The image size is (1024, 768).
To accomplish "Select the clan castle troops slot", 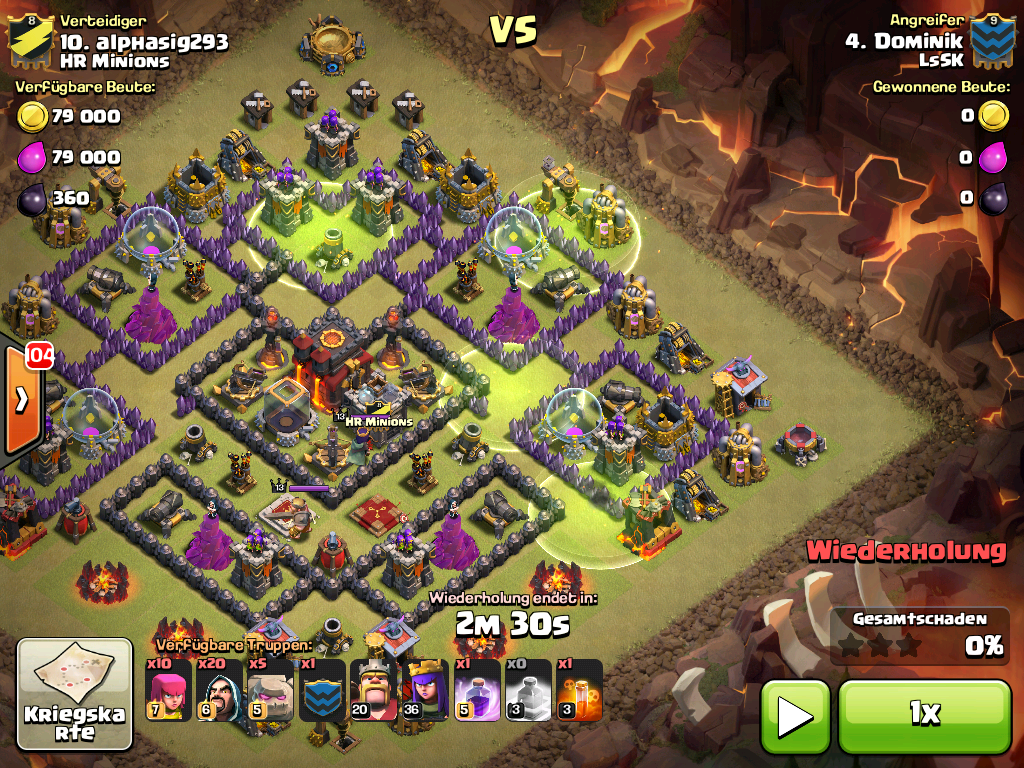I will click(x=322, y=690).
